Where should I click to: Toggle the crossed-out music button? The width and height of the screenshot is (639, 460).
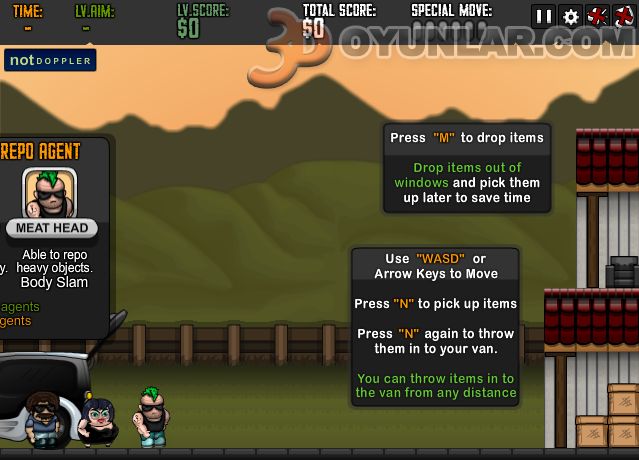tap(625, 16)
